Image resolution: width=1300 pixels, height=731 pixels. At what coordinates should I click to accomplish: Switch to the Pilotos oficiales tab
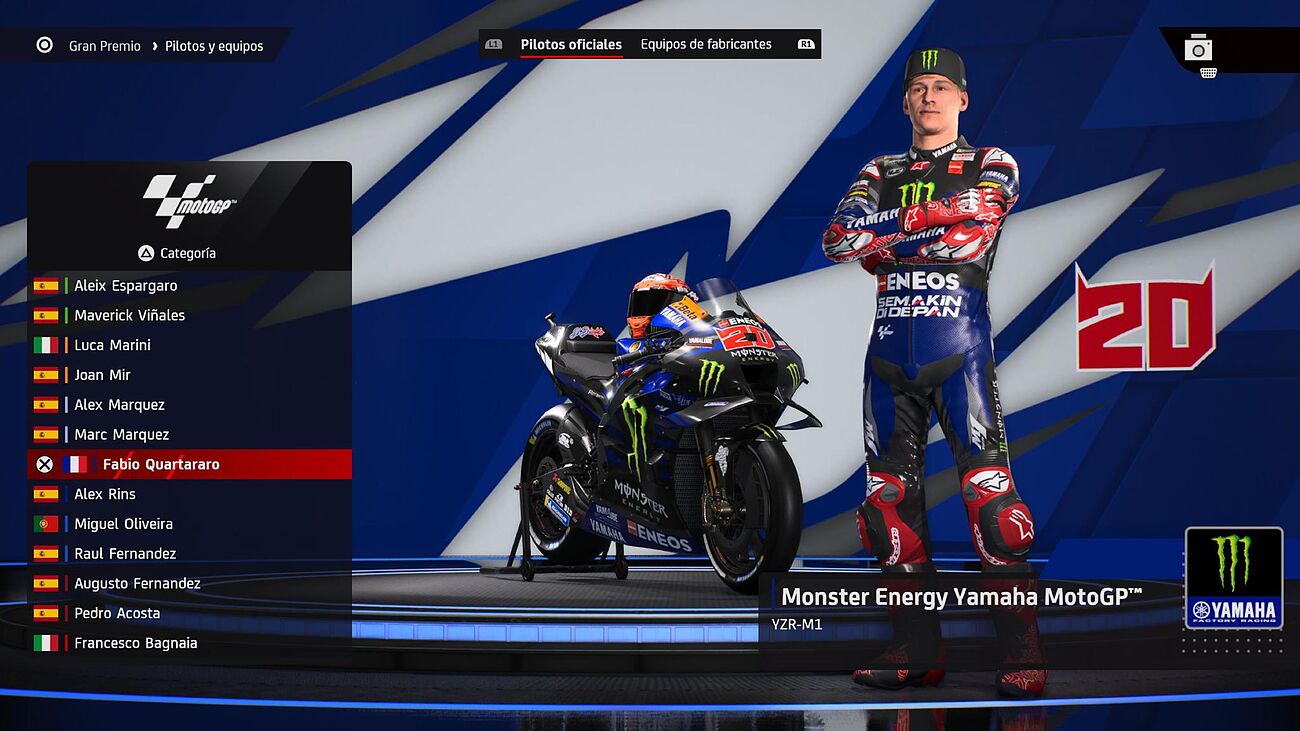click(x=571, y=44)
